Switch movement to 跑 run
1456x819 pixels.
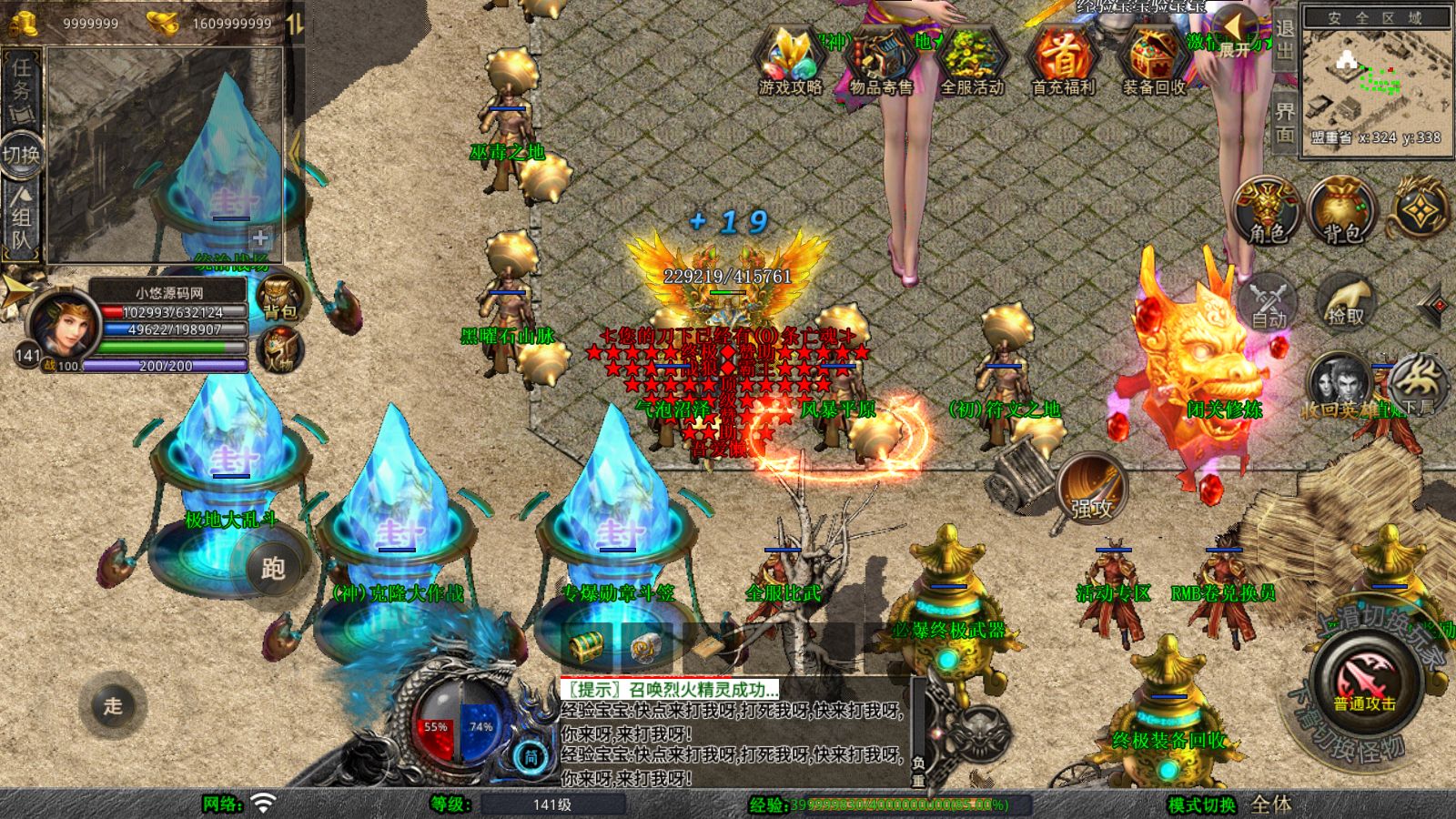[x=273, y=568]
